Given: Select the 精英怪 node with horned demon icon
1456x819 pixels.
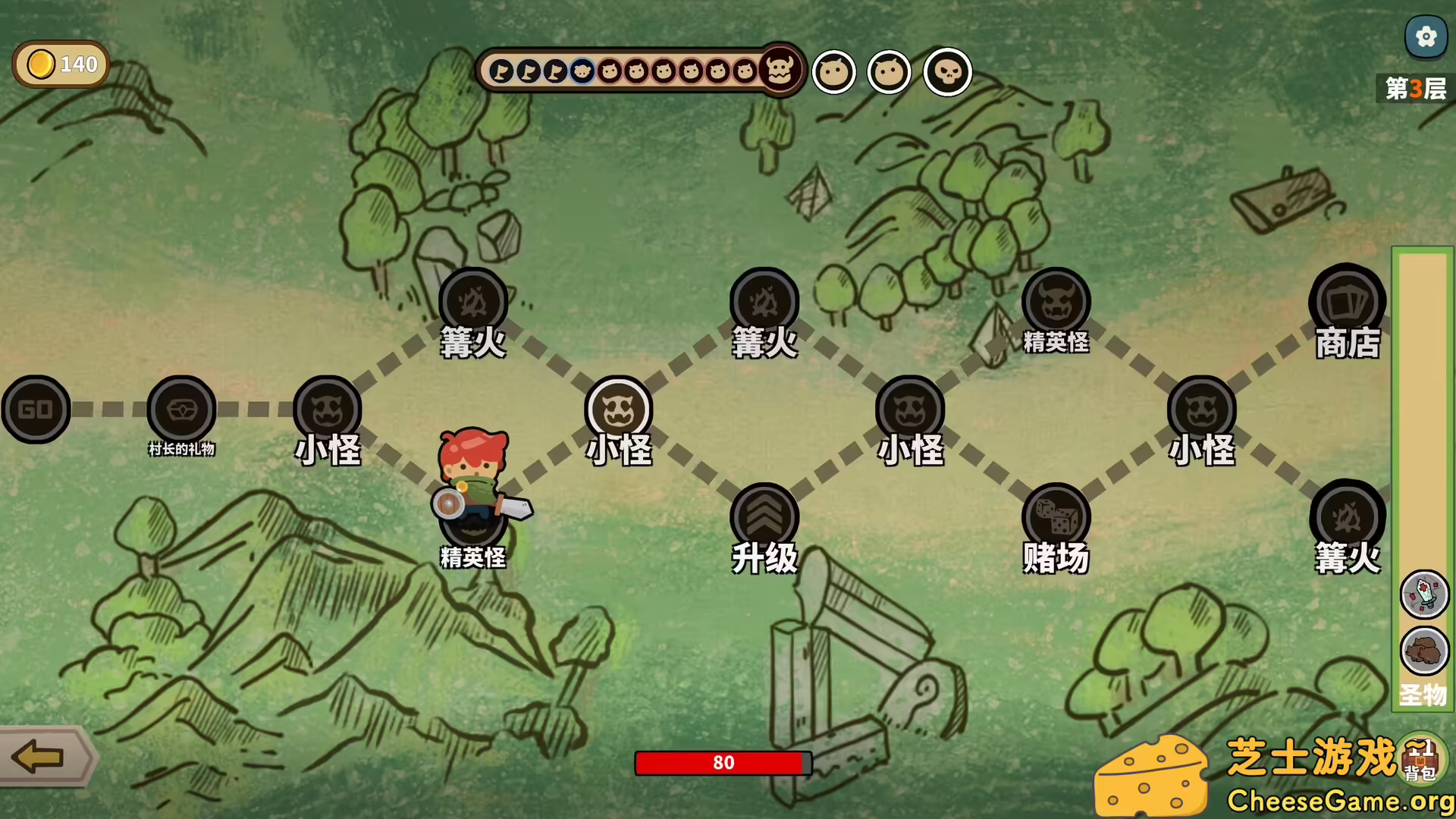Looking at the screenshot, I should pos(1056,302).
